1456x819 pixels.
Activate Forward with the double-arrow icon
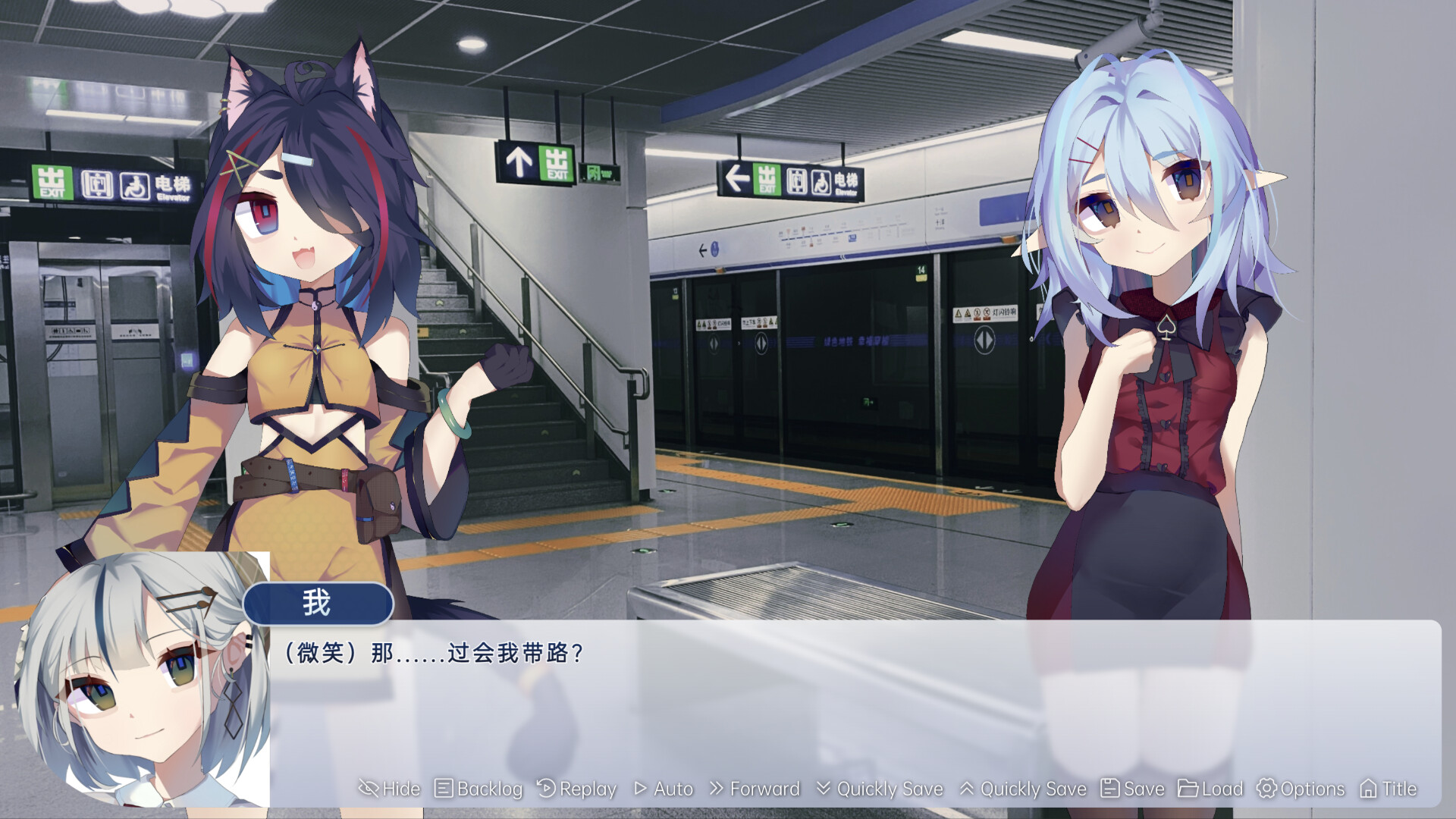(x=716, y=789)
